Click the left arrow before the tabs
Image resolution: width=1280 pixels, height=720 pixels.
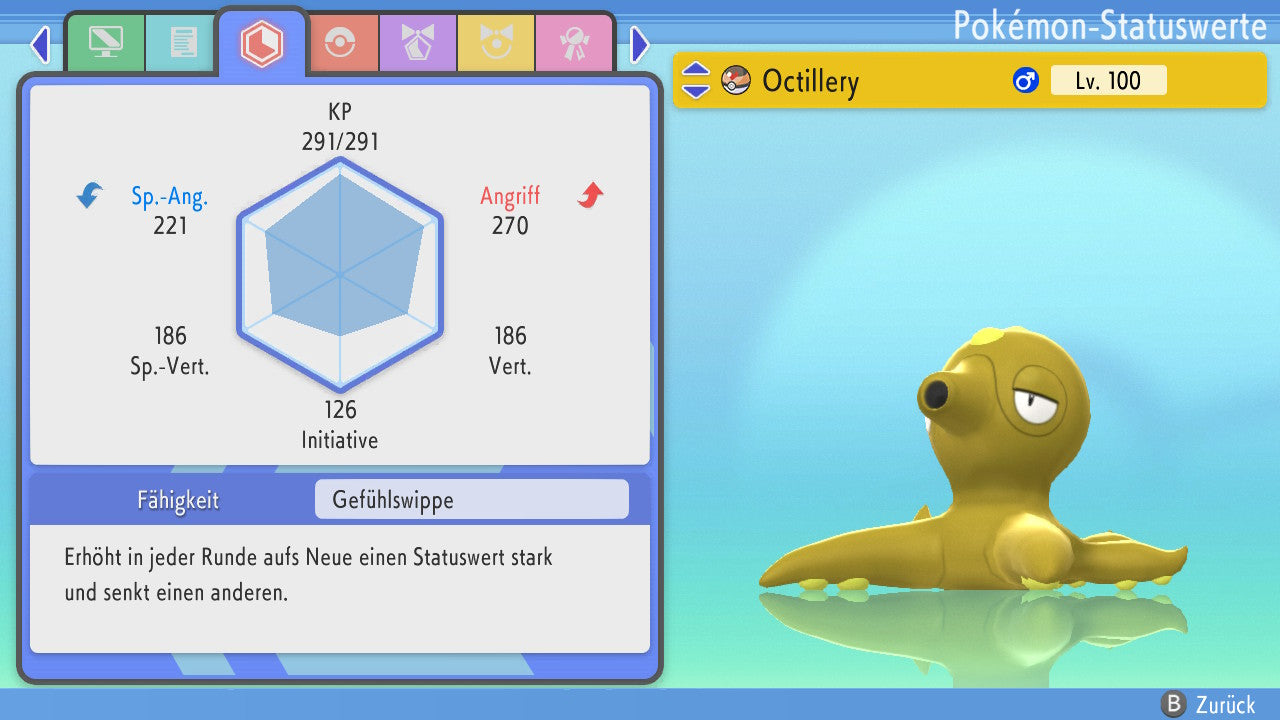coord(40,44)
